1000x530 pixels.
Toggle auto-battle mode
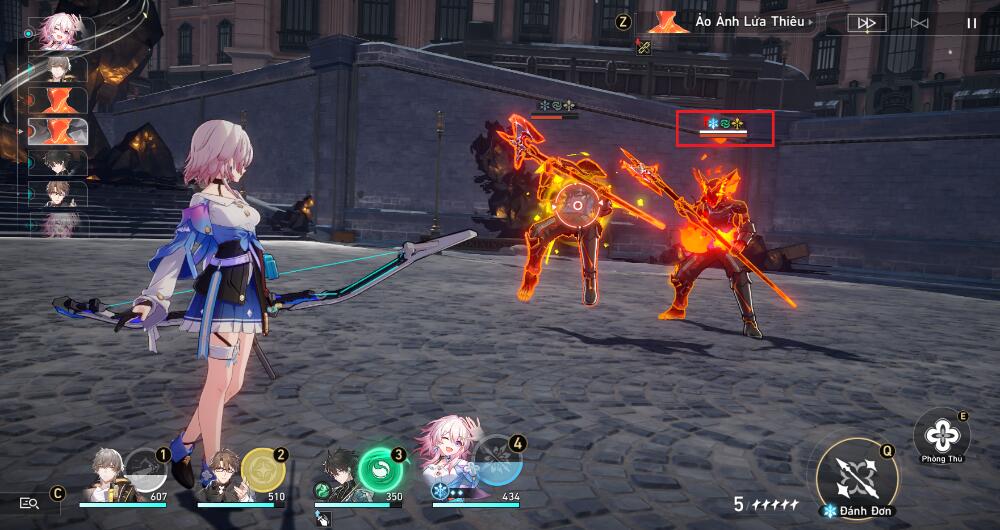919,22
